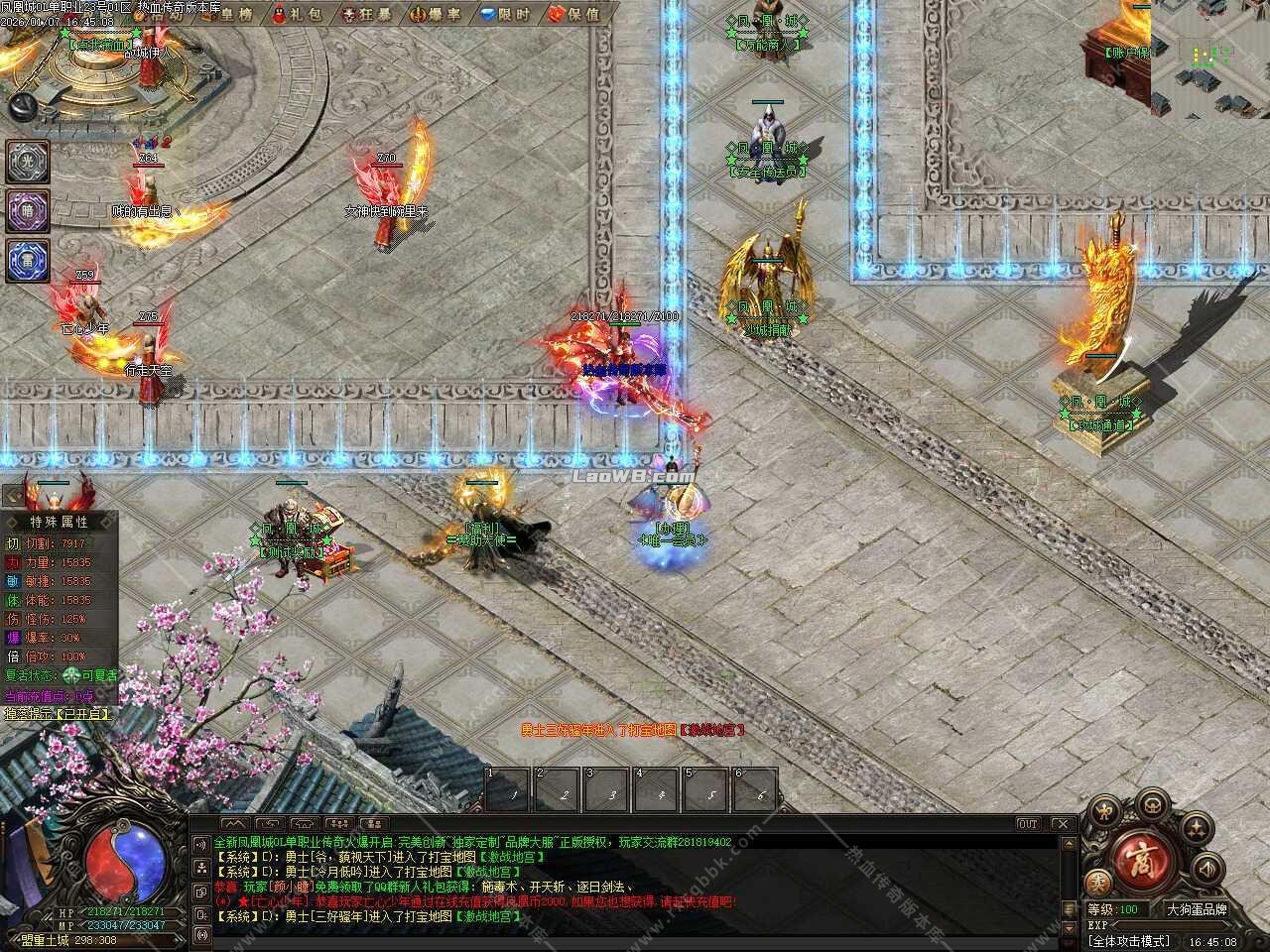Click the 大狗蛋品牌 brand button
Image resolution: width=1270 pixels, height=952 pixels.
1197,909
